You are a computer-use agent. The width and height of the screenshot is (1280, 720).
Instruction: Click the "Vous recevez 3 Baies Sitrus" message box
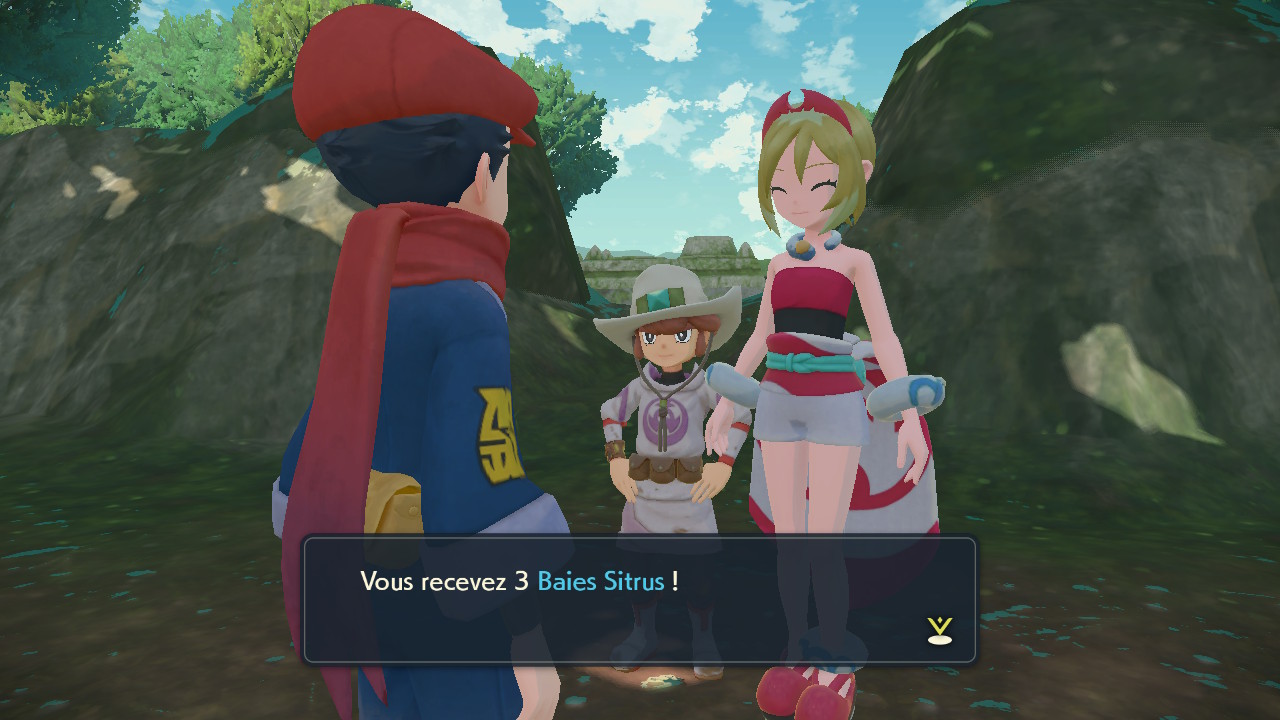click(x=639, y=600)
